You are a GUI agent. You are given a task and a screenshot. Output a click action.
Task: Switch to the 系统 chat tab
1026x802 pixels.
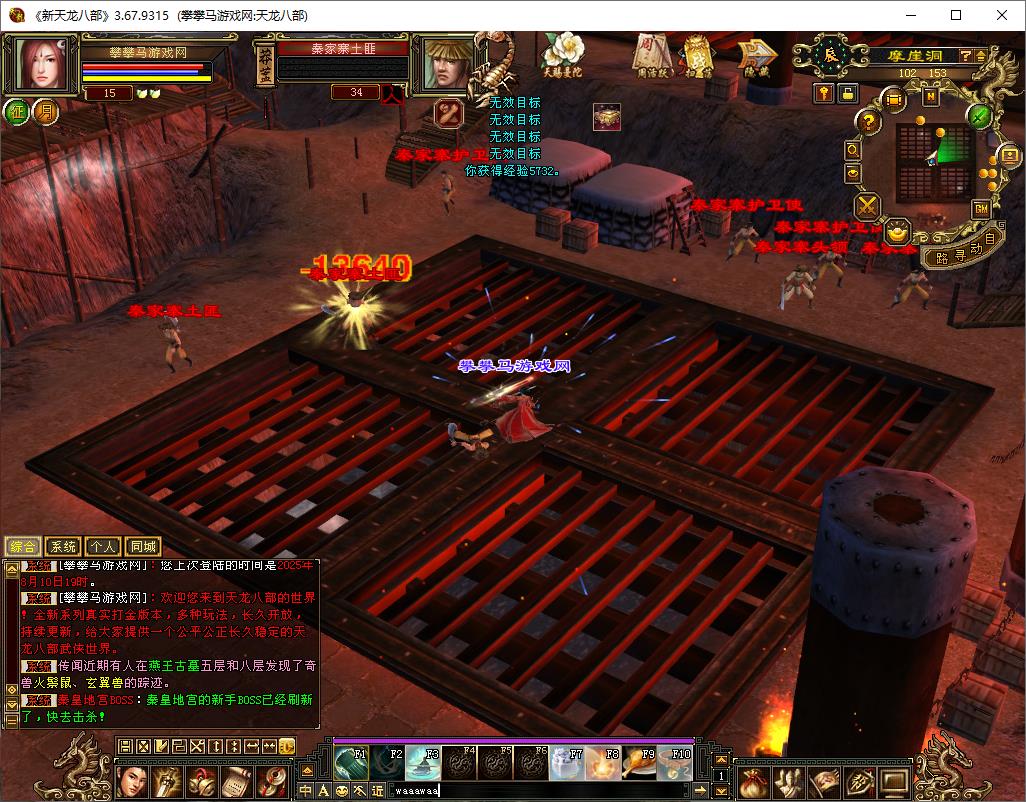coord(63,546)
